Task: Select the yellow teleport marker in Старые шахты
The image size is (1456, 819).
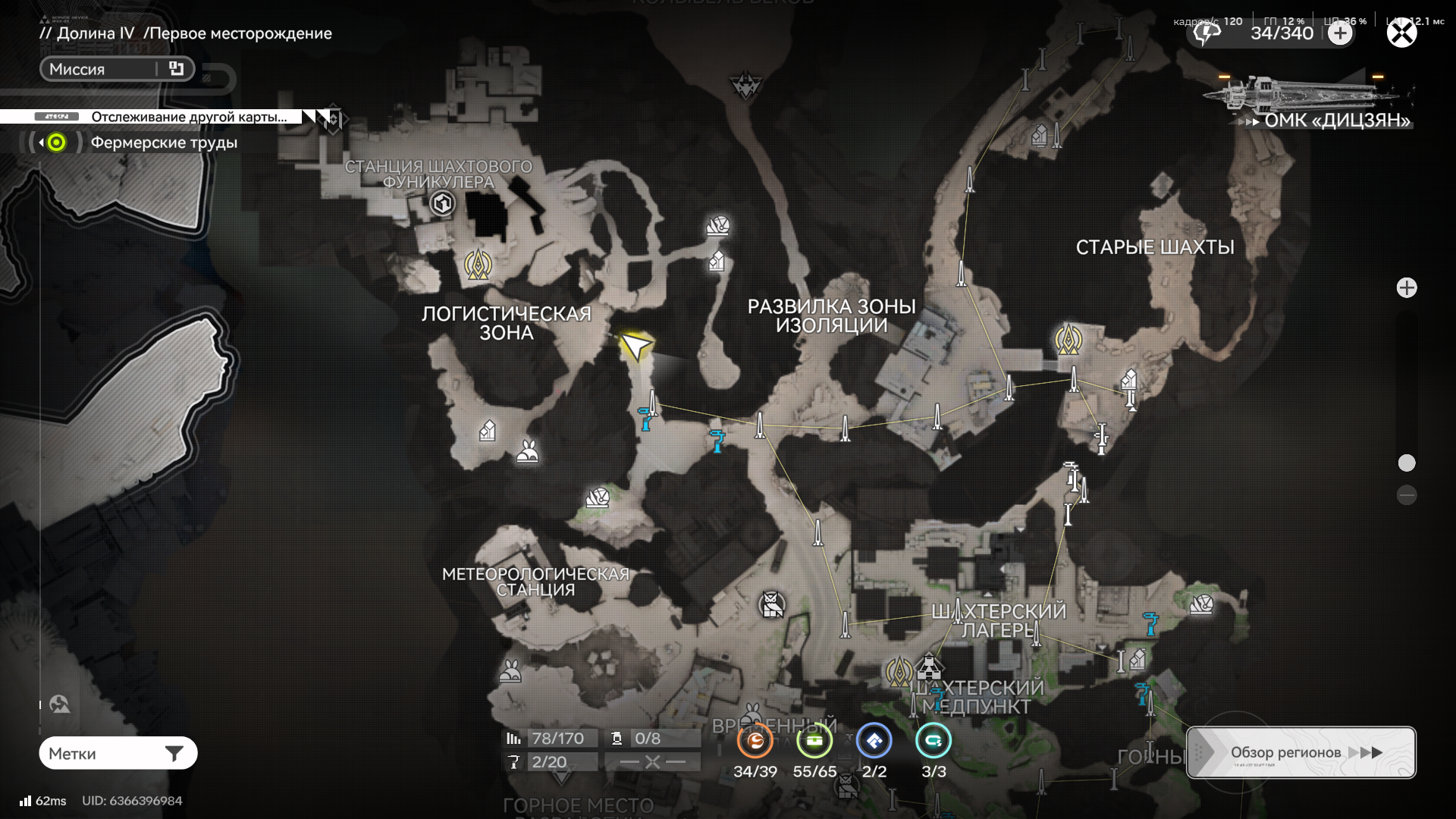Action: 1068,339
